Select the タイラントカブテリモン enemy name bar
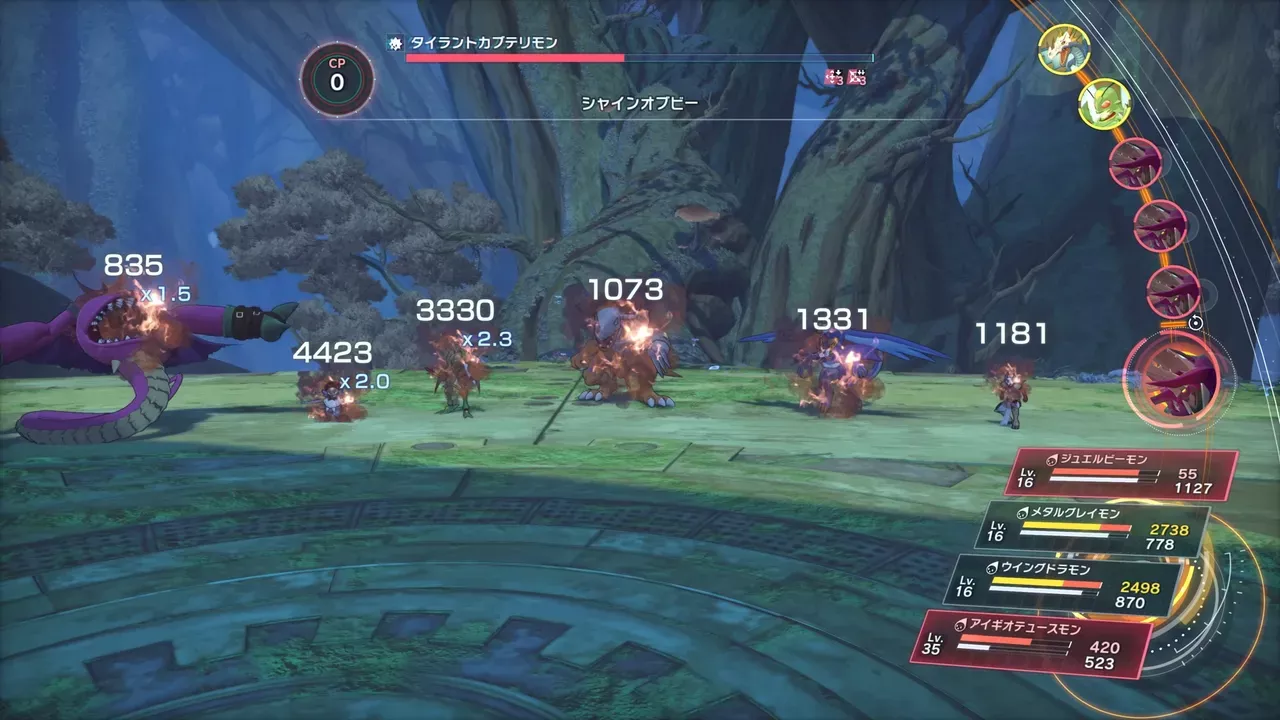This screenshot has width=1280, height=720. pyautogui.click(x=630, y=50)
